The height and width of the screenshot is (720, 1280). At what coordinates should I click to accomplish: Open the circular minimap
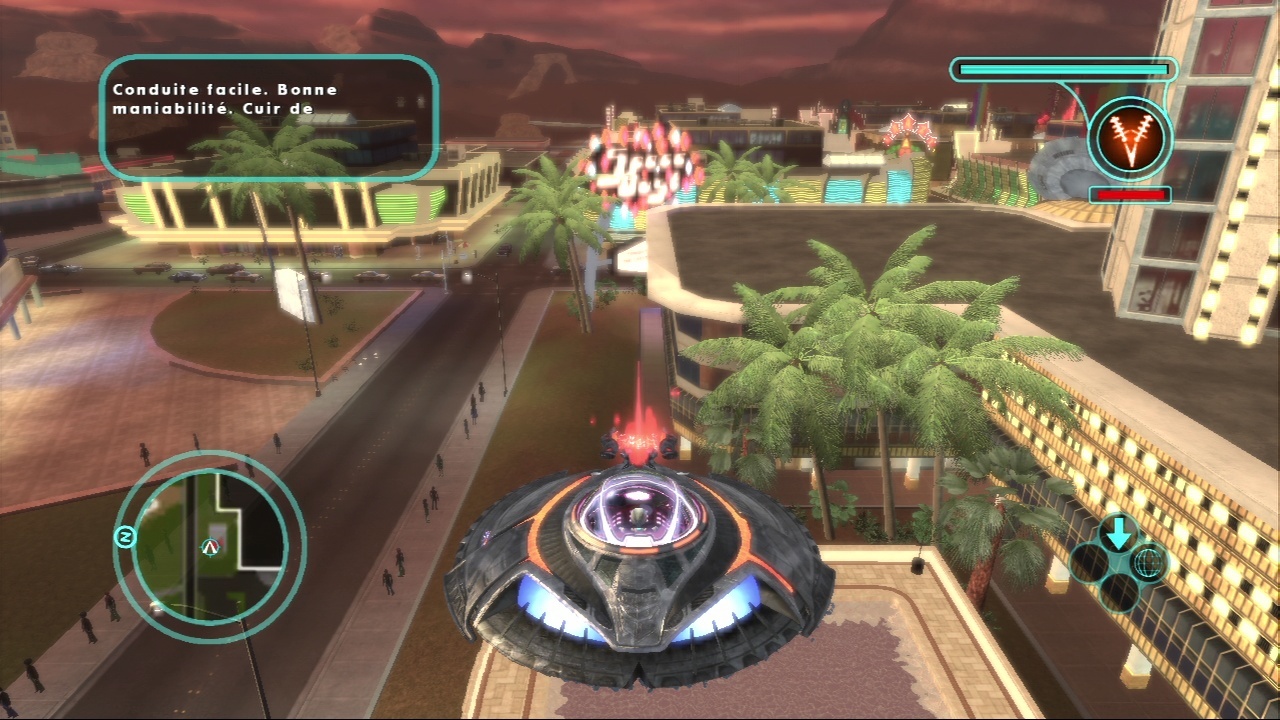click(209, 546)
